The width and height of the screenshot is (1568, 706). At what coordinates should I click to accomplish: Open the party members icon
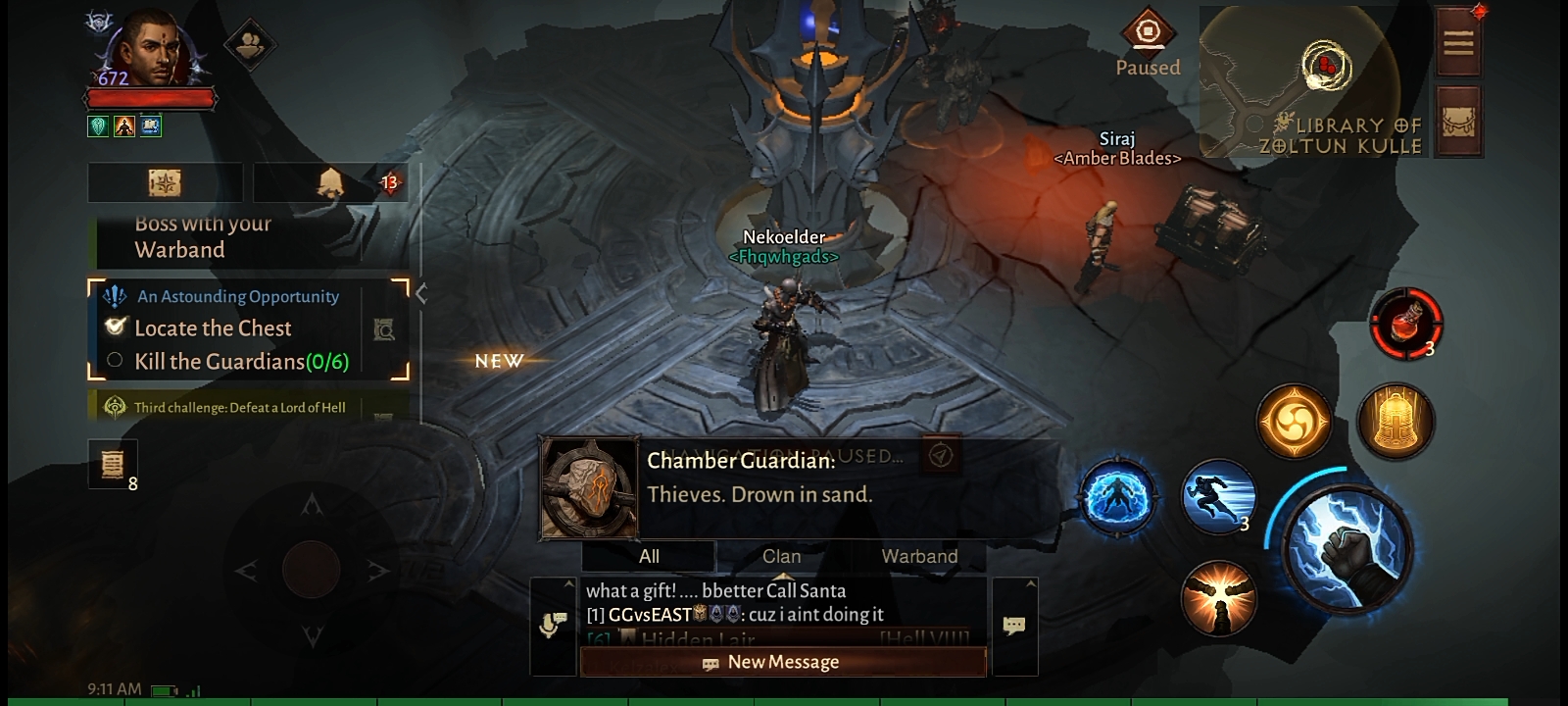click(249, 44)
